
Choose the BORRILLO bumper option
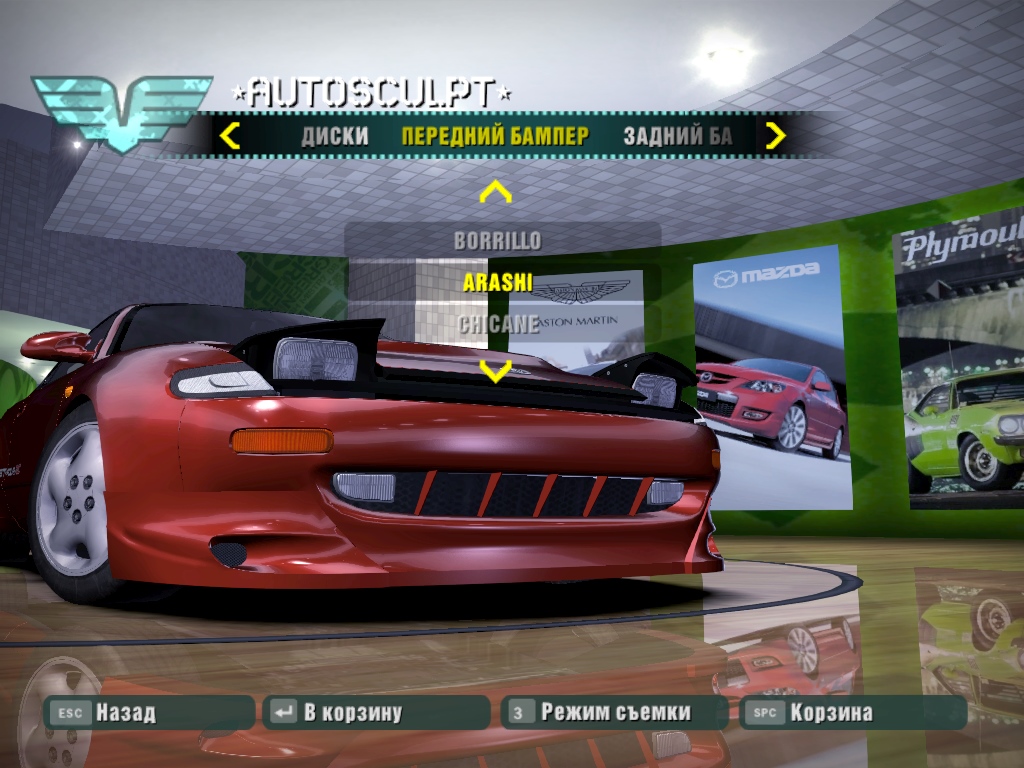[x=498, y=240]
